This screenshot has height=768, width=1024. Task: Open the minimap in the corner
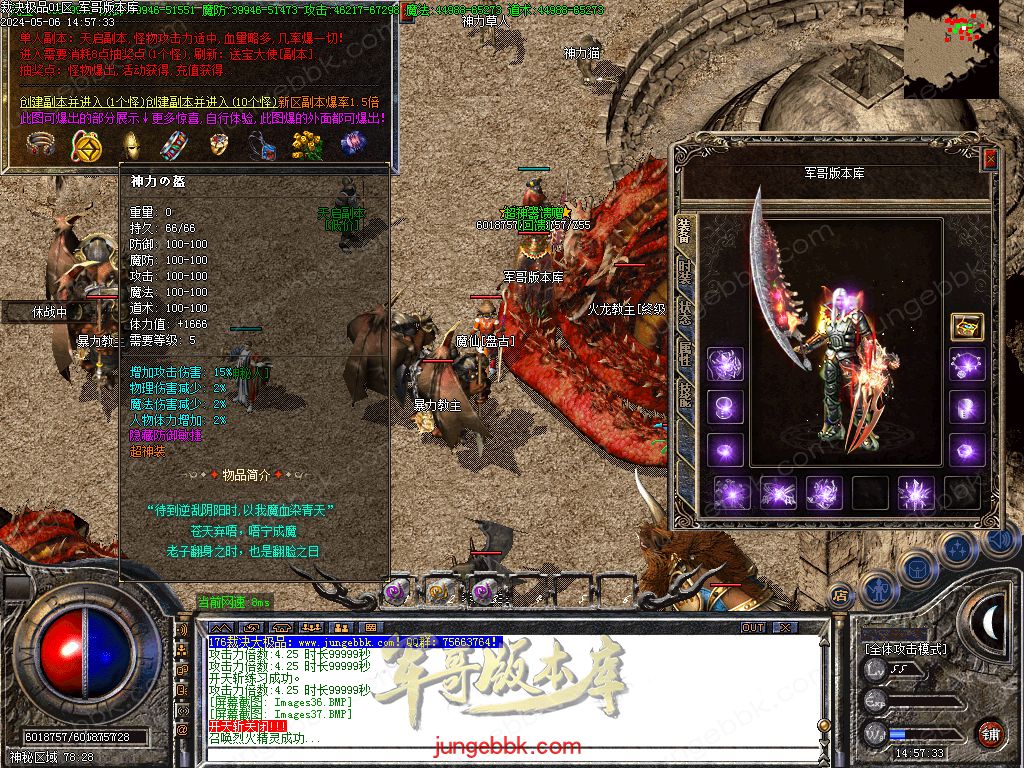[950, 48]
